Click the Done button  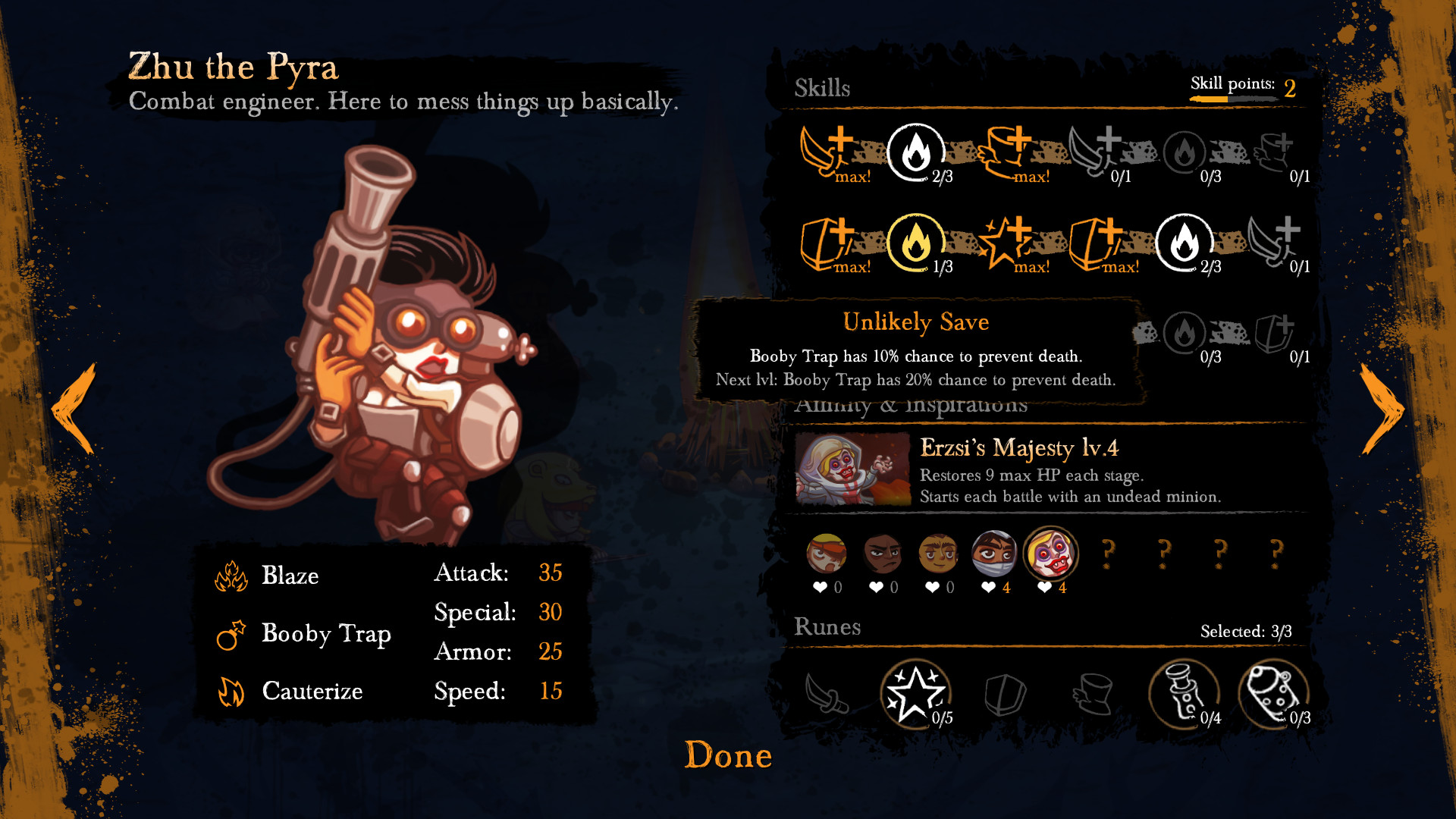click(x=728, y=755)
